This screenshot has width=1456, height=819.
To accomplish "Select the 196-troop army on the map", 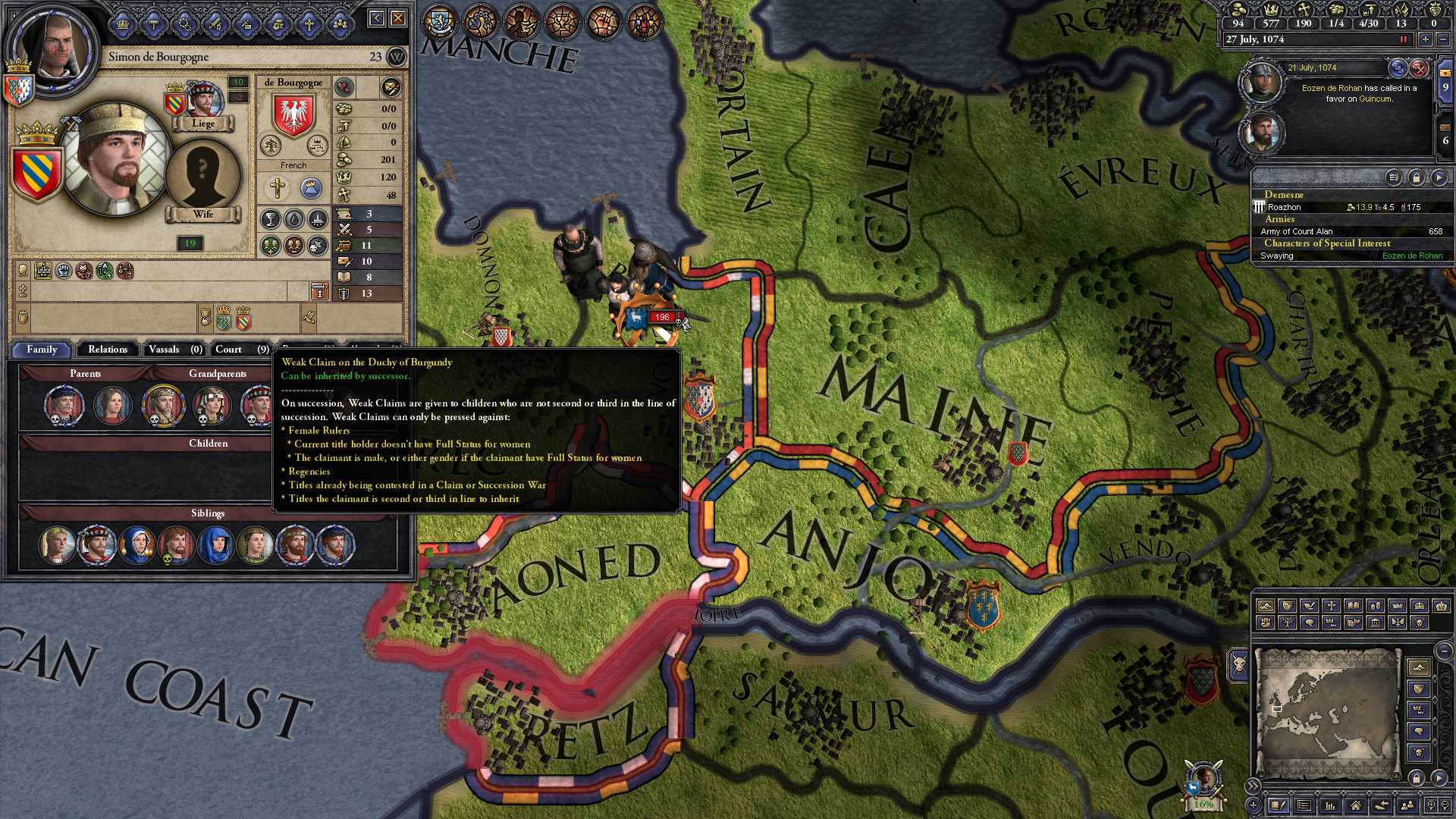I will pos(660,317).
